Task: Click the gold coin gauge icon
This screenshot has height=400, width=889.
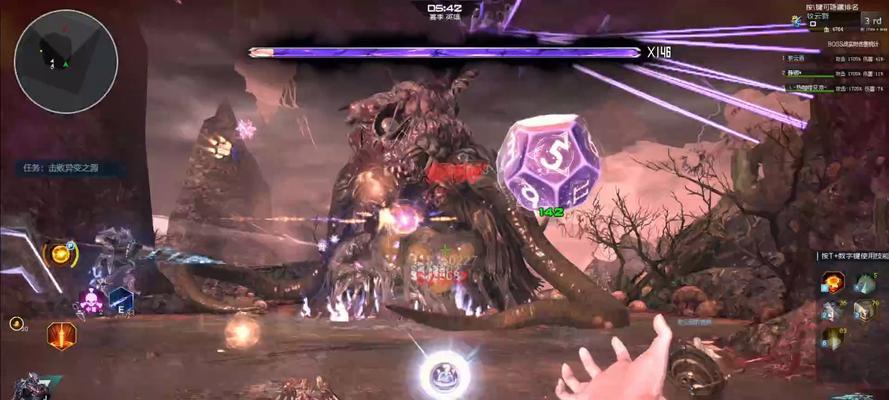Action: point(62,254)
